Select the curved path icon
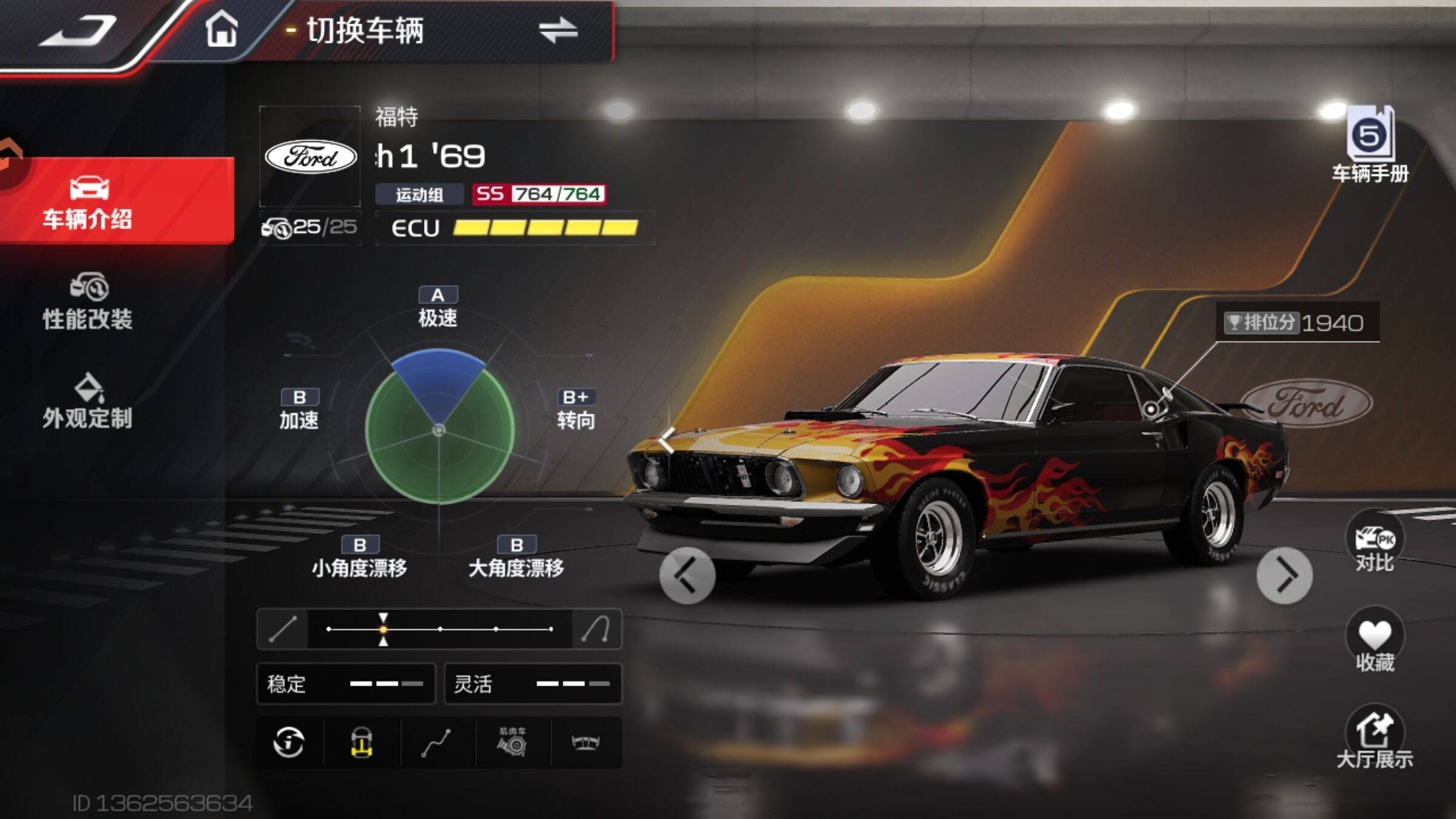Viewport: 1456px width, 819px height. tap(437, 743)
